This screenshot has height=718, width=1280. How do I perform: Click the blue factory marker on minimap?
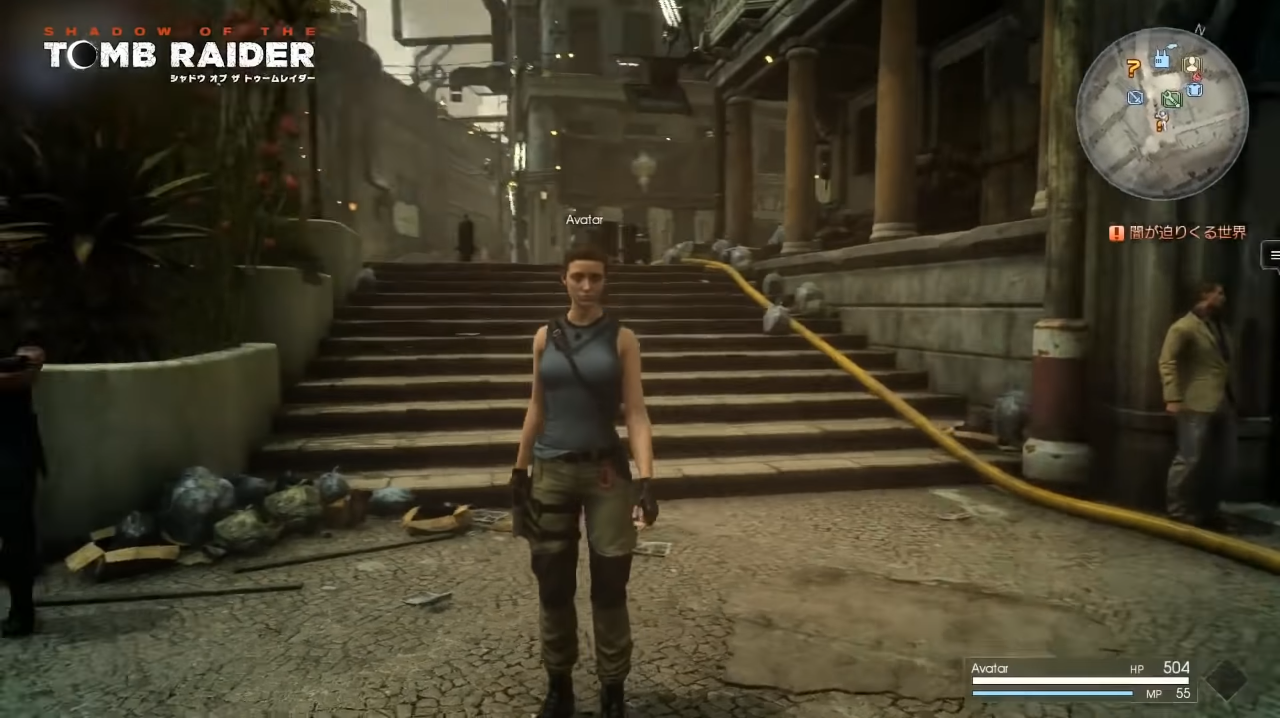[x=1162, y=60]
